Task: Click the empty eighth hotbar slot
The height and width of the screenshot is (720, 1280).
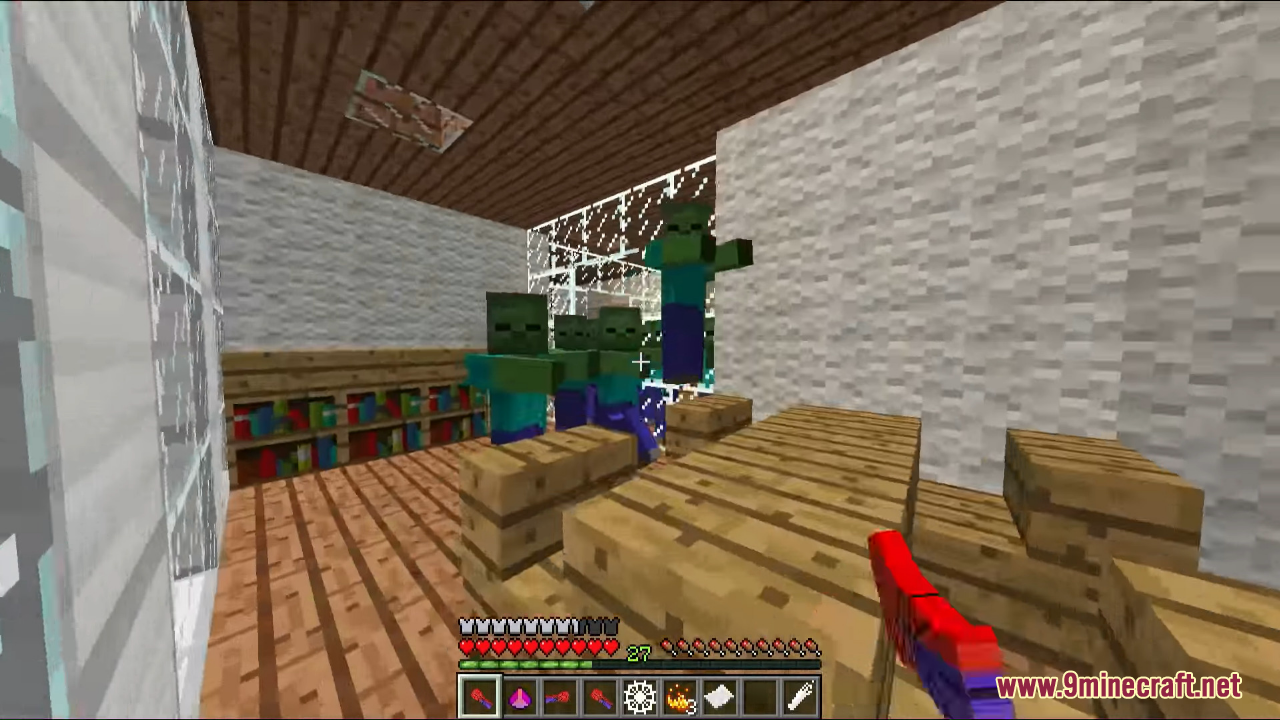Action: (798, 694)
